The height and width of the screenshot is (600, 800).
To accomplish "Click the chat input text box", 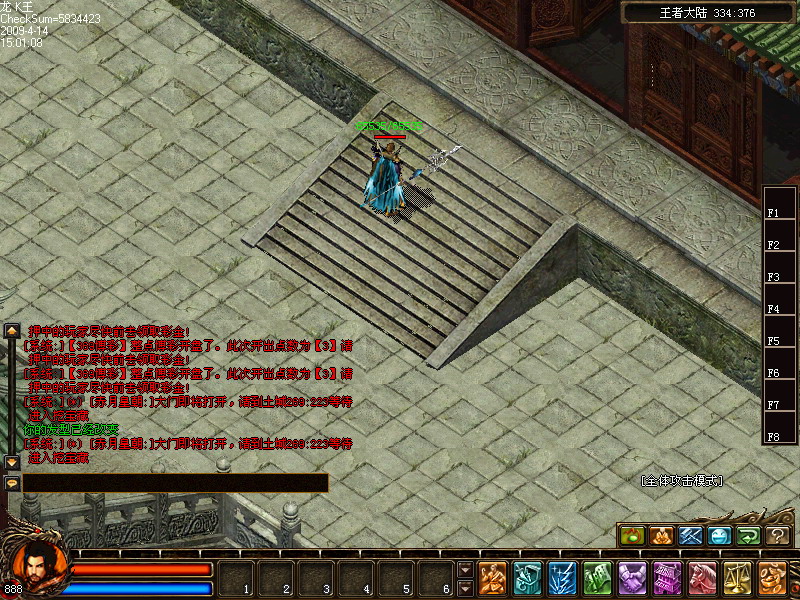I will point(175,483).
